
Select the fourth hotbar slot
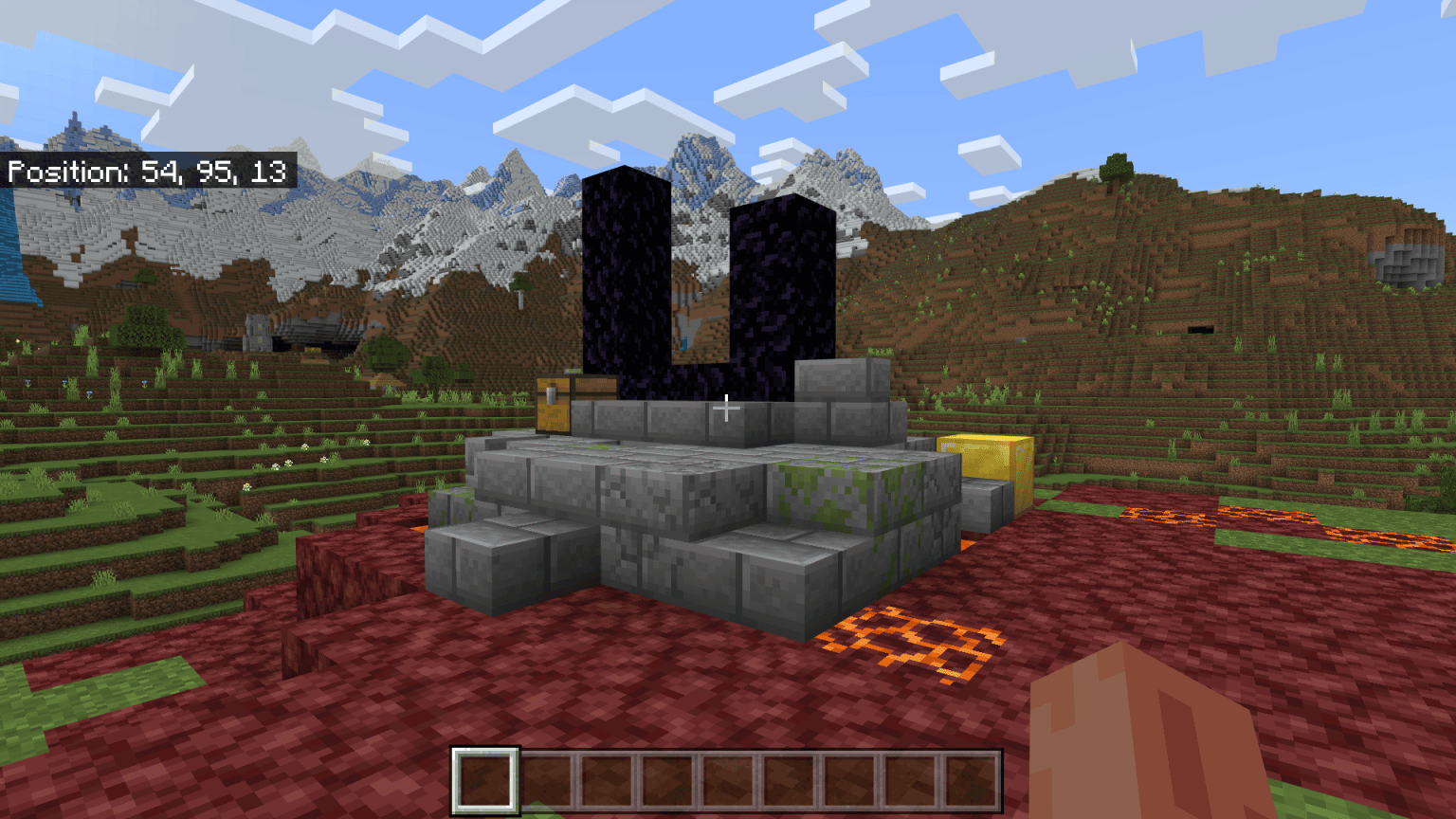point(669,782)
